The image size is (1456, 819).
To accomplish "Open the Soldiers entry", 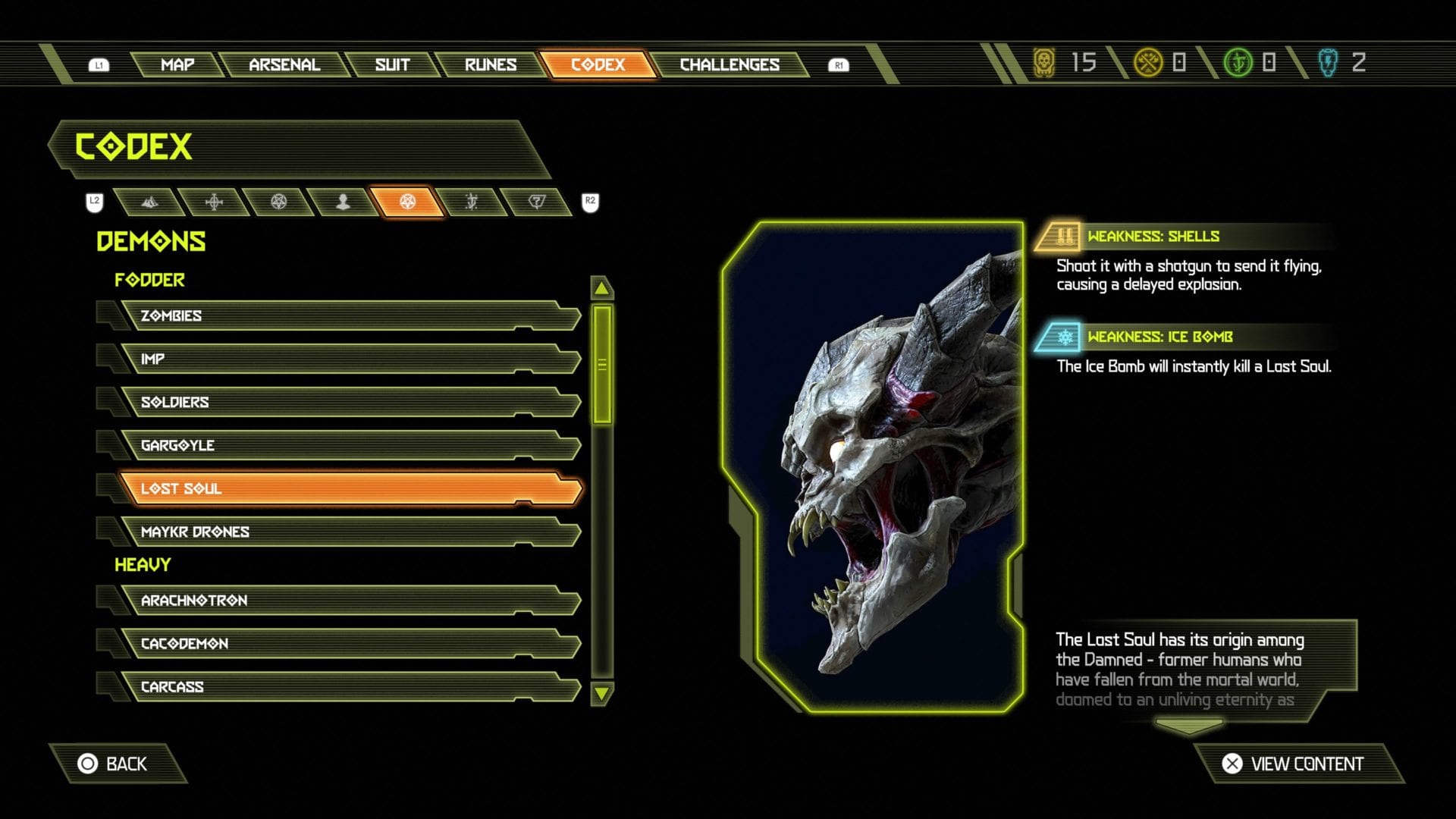I will 349,402.
